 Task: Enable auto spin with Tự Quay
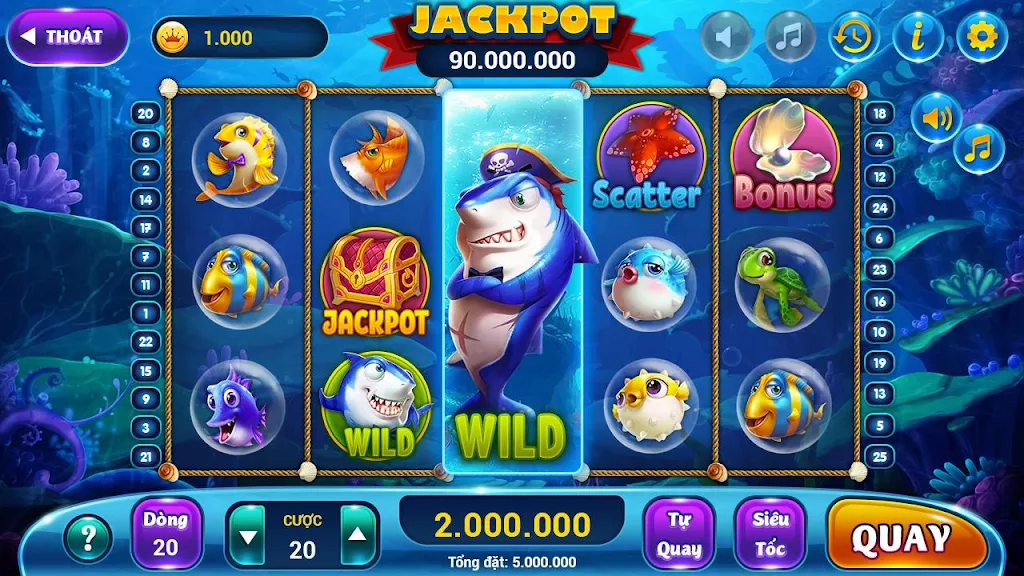coord(678,534)
